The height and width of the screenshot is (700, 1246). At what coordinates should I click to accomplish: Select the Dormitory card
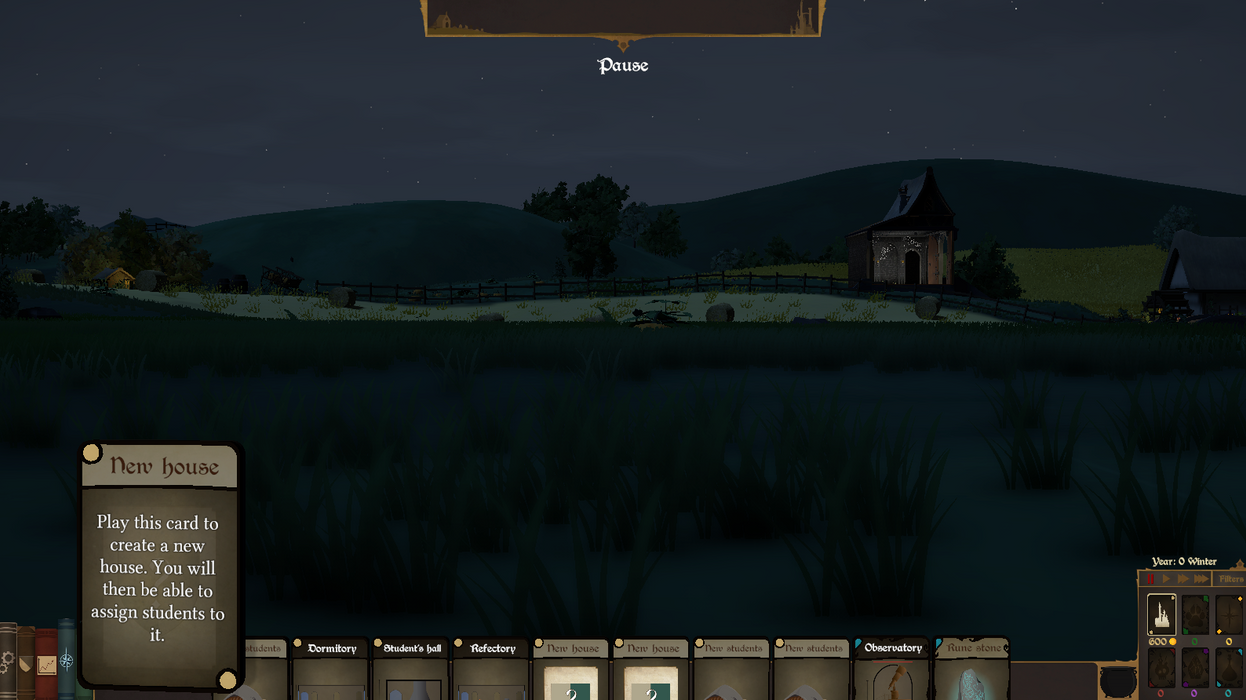[x=331, y=668]
